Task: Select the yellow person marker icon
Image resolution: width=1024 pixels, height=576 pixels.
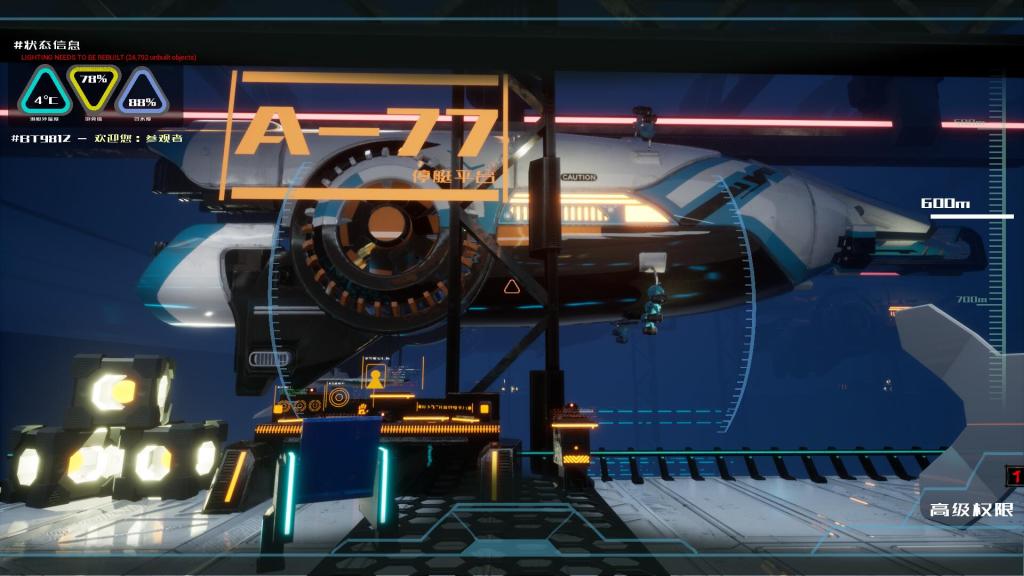Action: tap(375, 379)
